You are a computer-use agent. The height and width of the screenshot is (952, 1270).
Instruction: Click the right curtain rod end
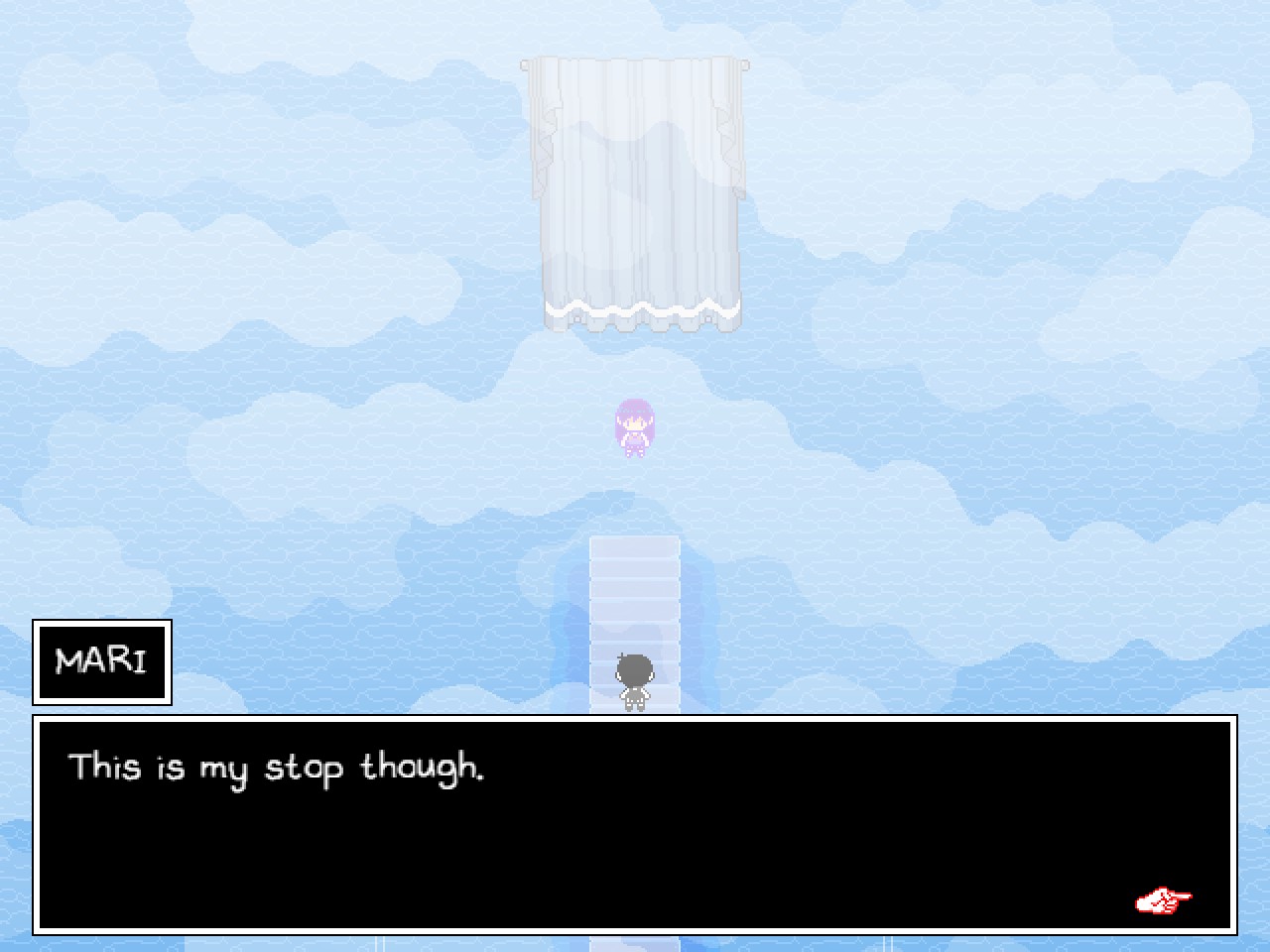click(x=743, y=66)
